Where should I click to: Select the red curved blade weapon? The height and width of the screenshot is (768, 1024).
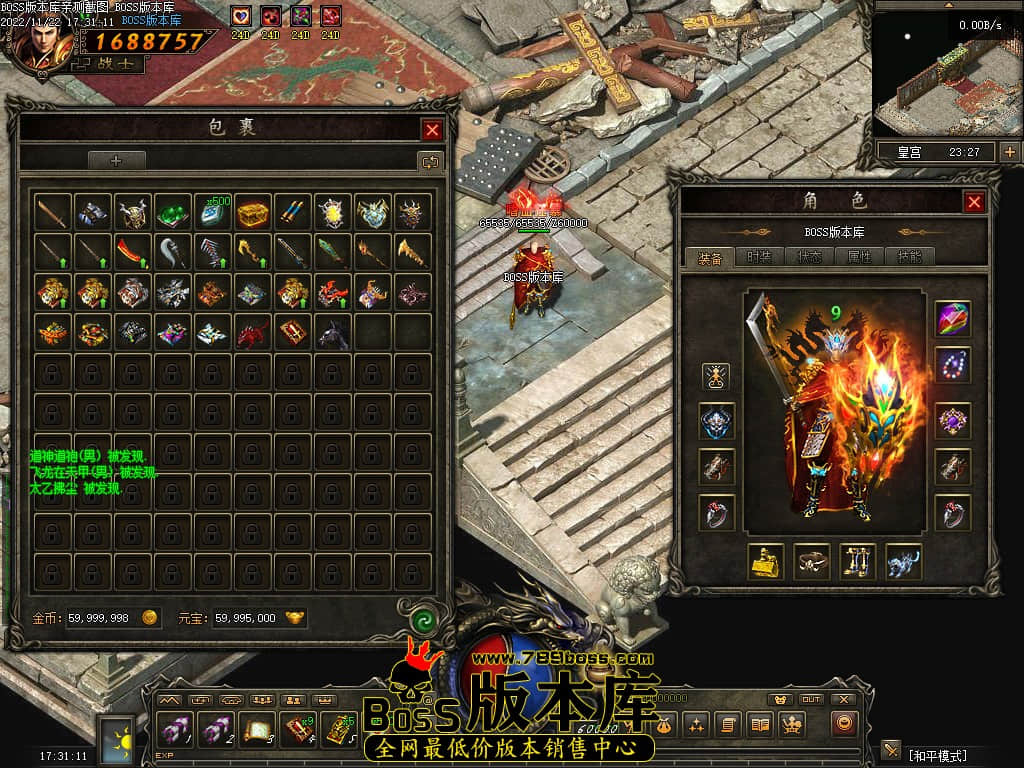tap(132, 251)
